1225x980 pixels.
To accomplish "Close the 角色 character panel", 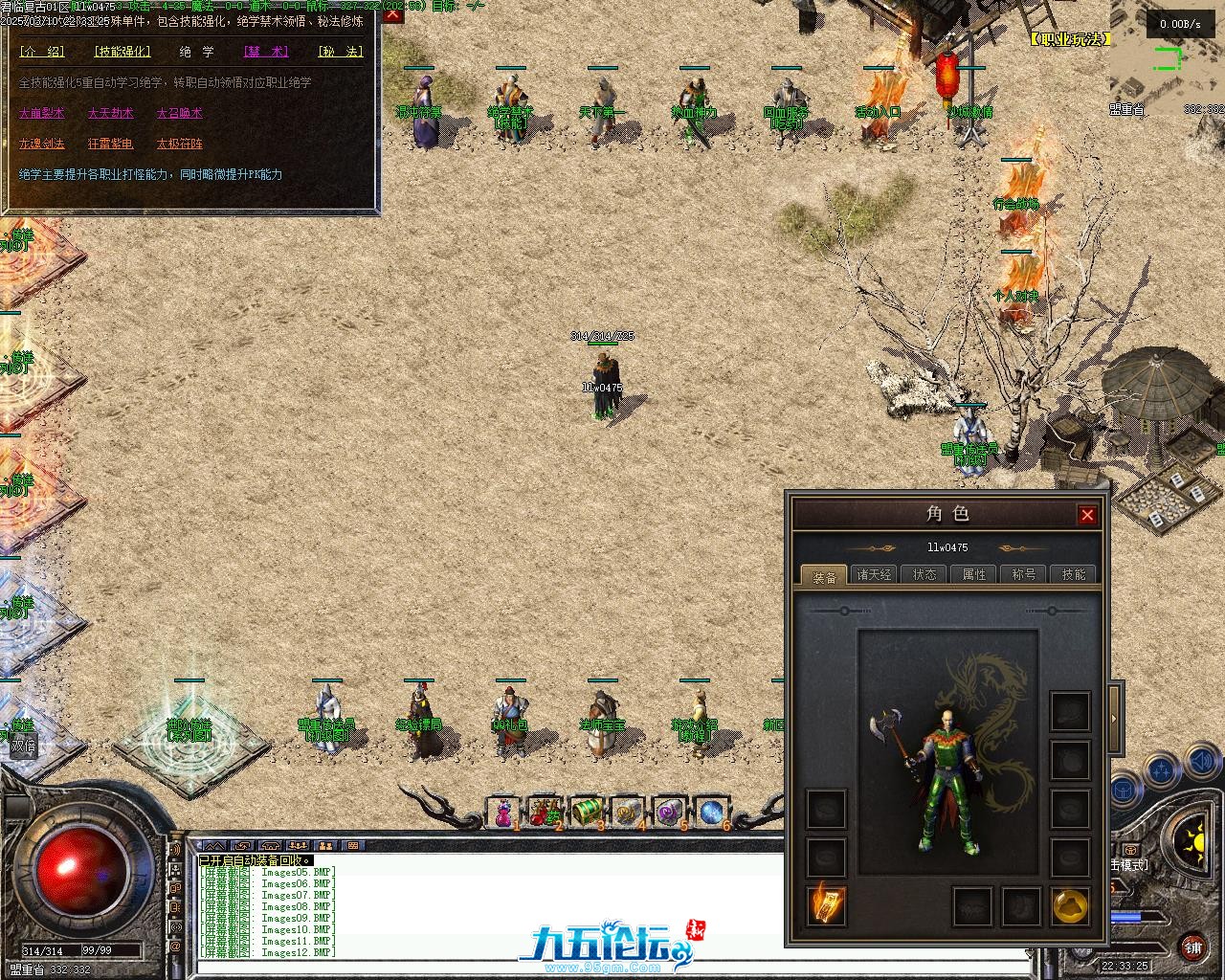I will 1087,515.
